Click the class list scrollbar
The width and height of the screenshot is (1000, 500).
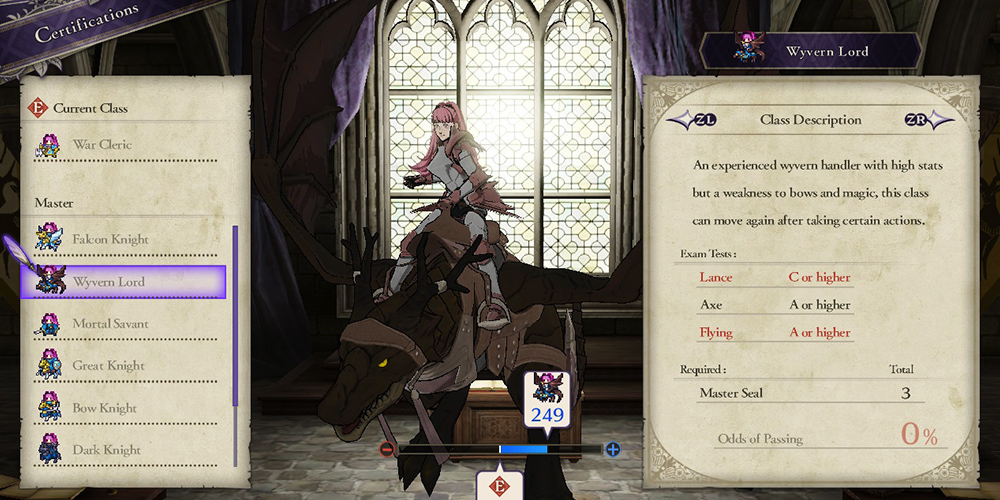(235, 340)
